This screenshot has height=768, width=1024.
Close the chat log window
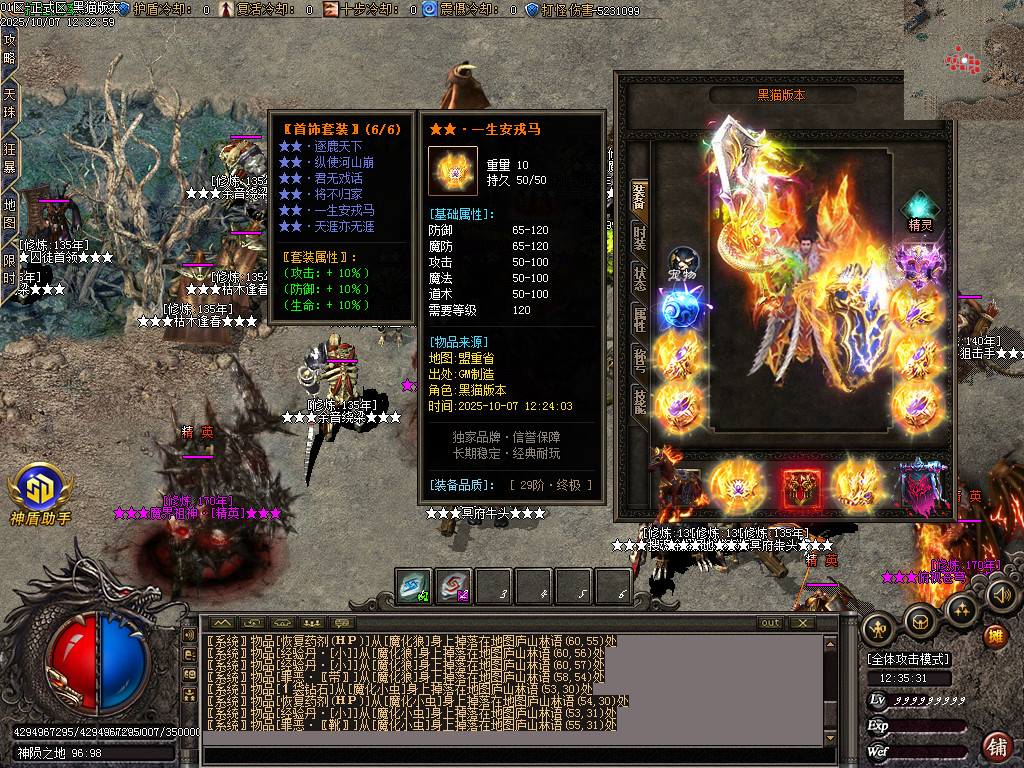(802, 623)
